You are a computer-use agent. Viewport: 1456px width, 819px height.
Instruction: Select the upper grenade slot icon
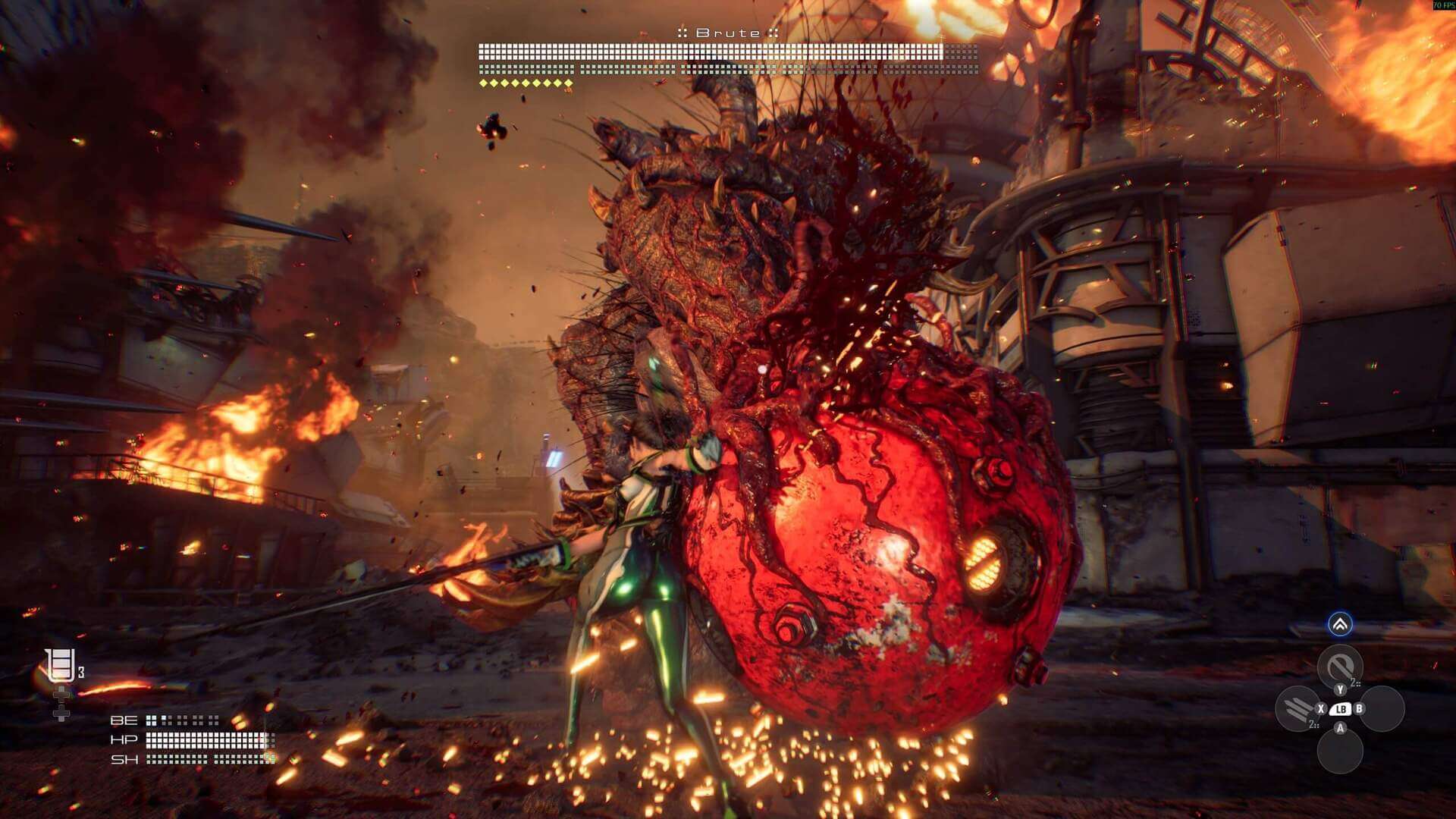tap(61, 695)
